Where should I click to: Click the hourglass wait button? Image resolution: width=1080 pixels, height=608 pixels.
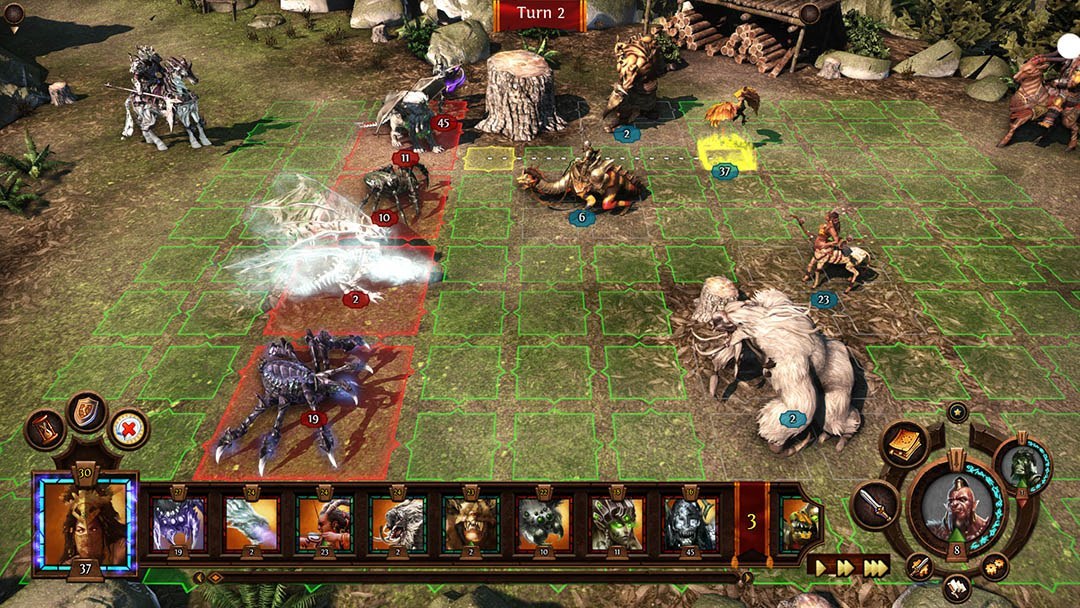click(45, 430)
